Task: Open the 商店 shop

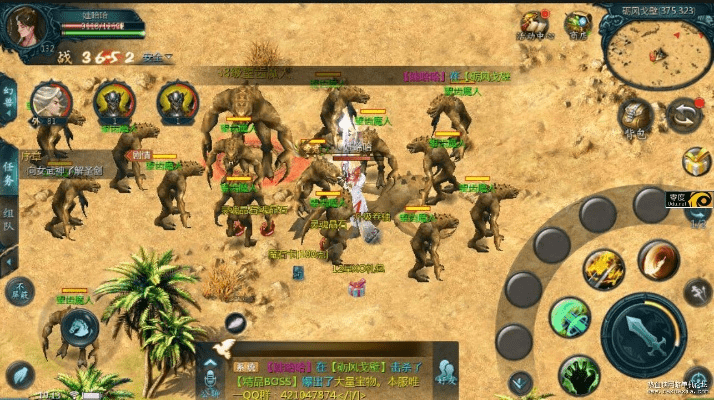Action: click(578, 24)
